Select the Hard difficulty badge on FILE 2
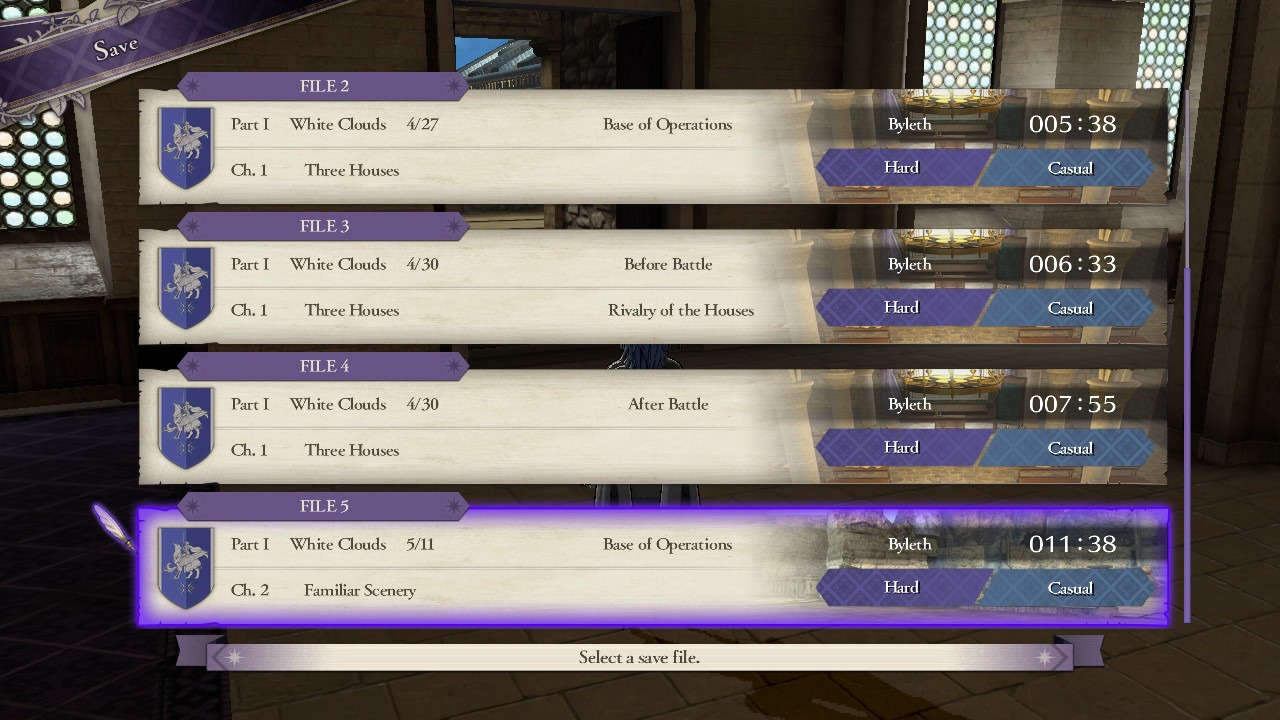Viewport: 1280px width, 720px height. coord(900,167)
